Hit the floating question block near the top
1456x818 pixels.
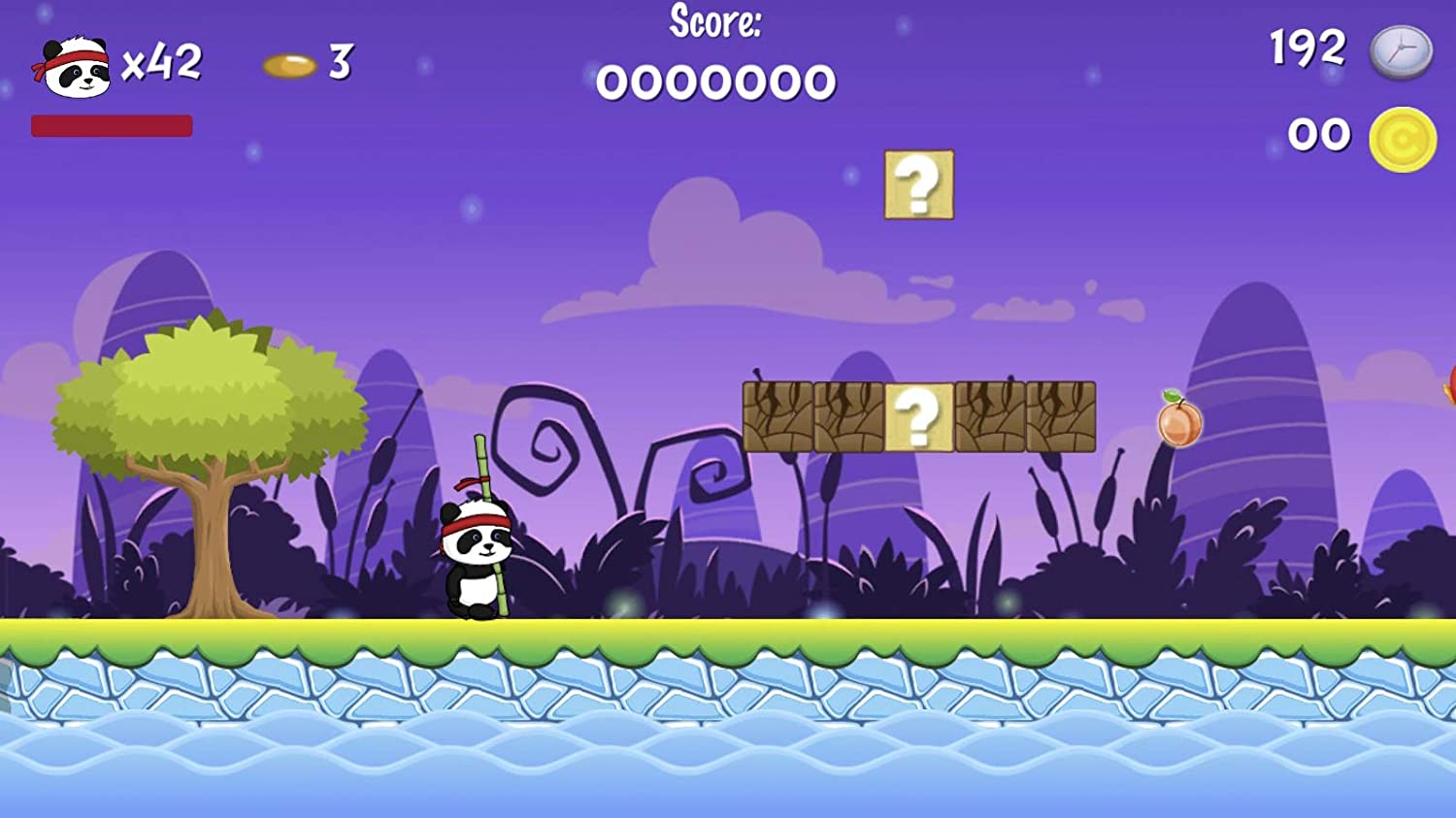917,186
